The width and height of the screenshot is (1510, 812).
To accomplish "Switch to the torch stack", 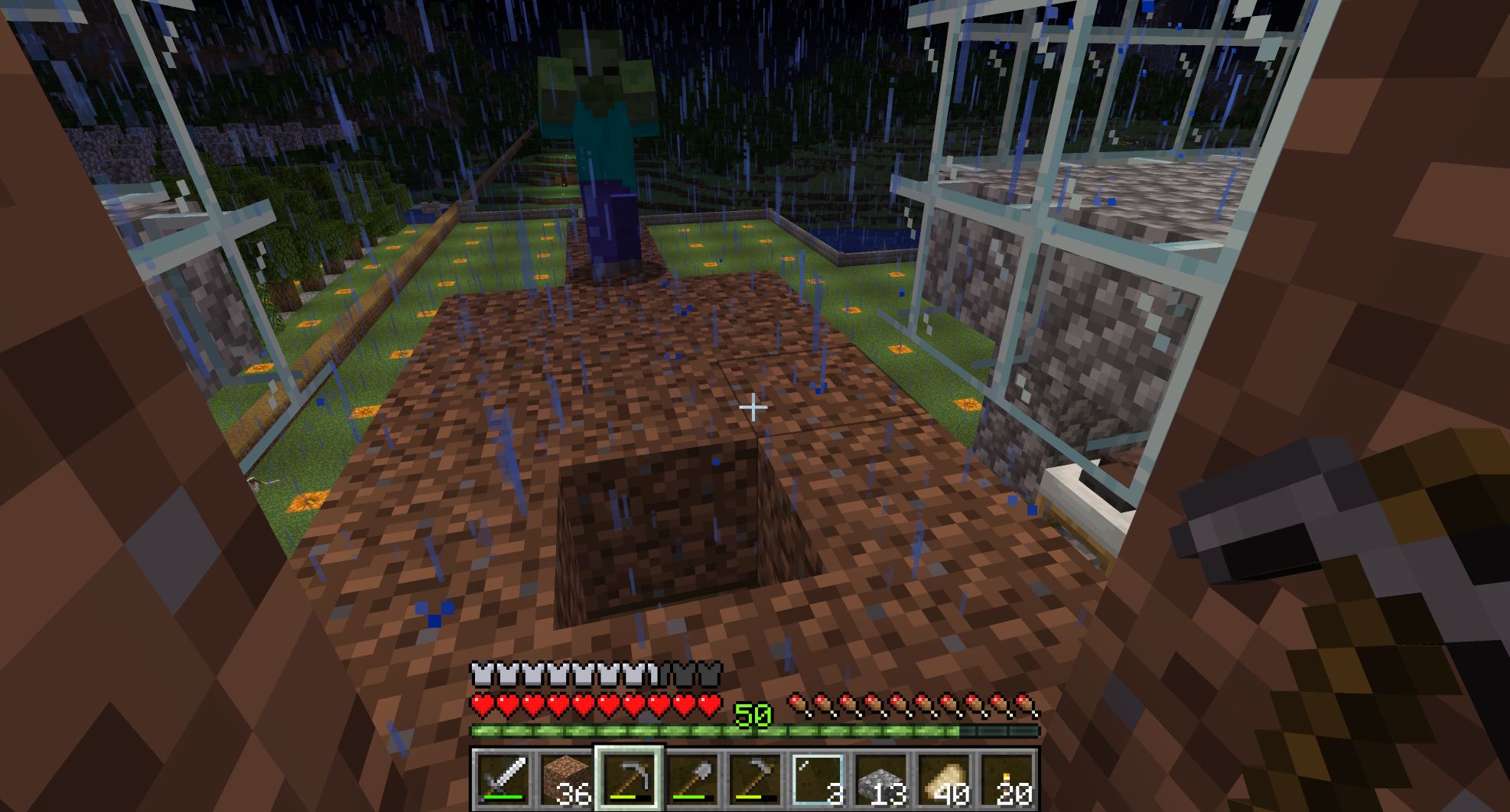I will pyautogui.click(x=1005, y=779).
